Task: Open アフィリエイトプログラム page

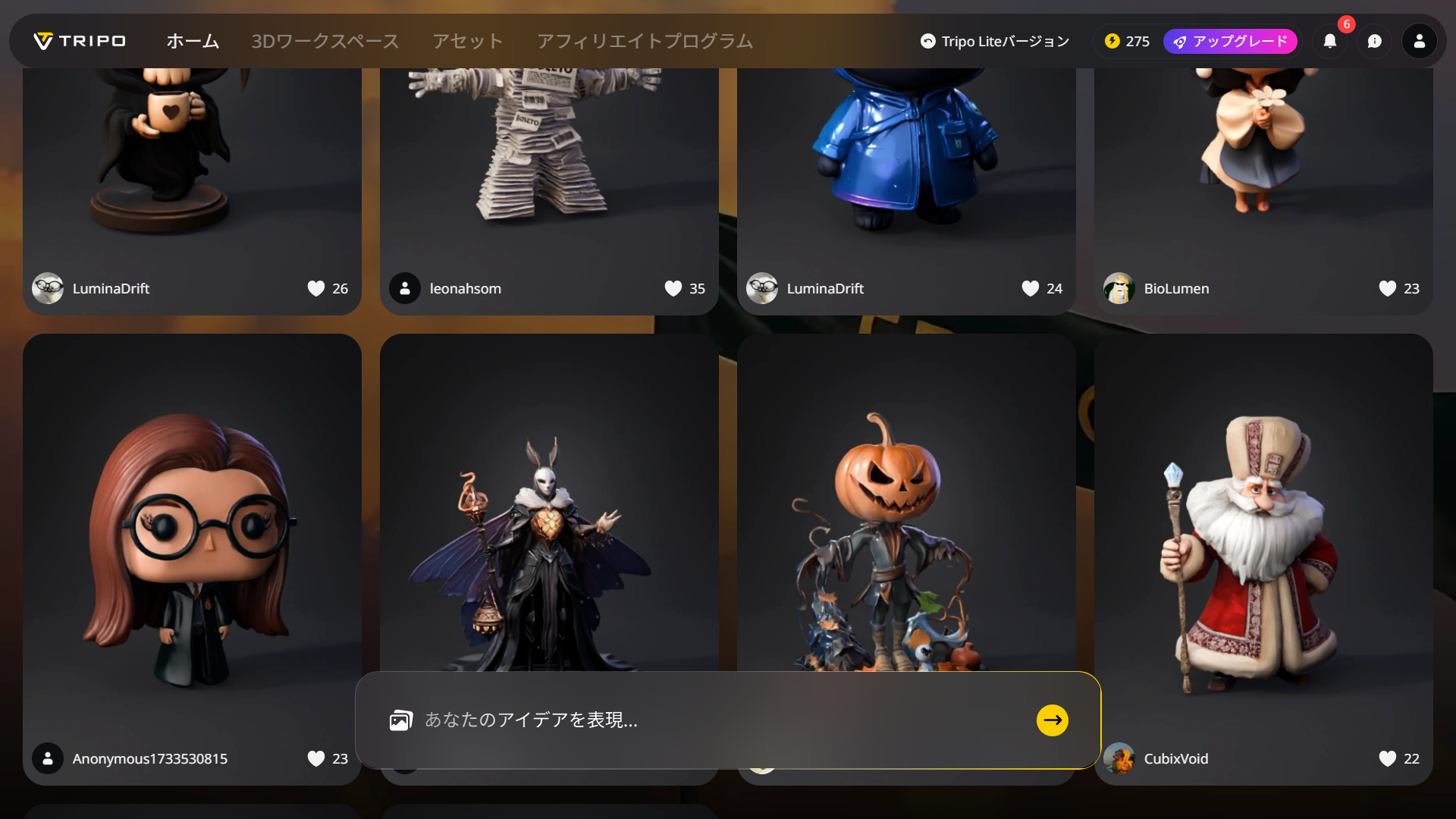Action: 645,41
